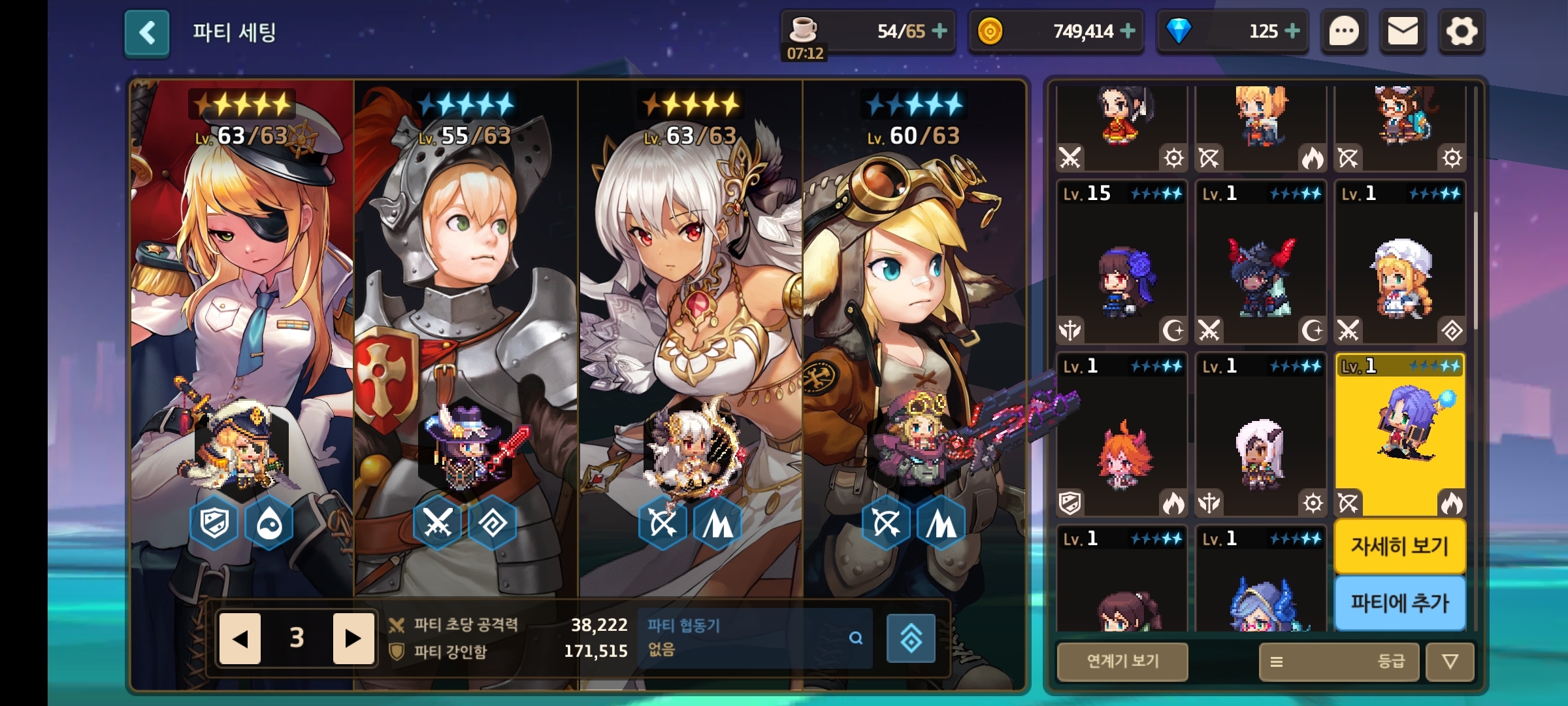The width and height of the screenshot is (1568, 706).
Task: Inspect the party co-op skill magnifier
Action: (x=855, y=638)
